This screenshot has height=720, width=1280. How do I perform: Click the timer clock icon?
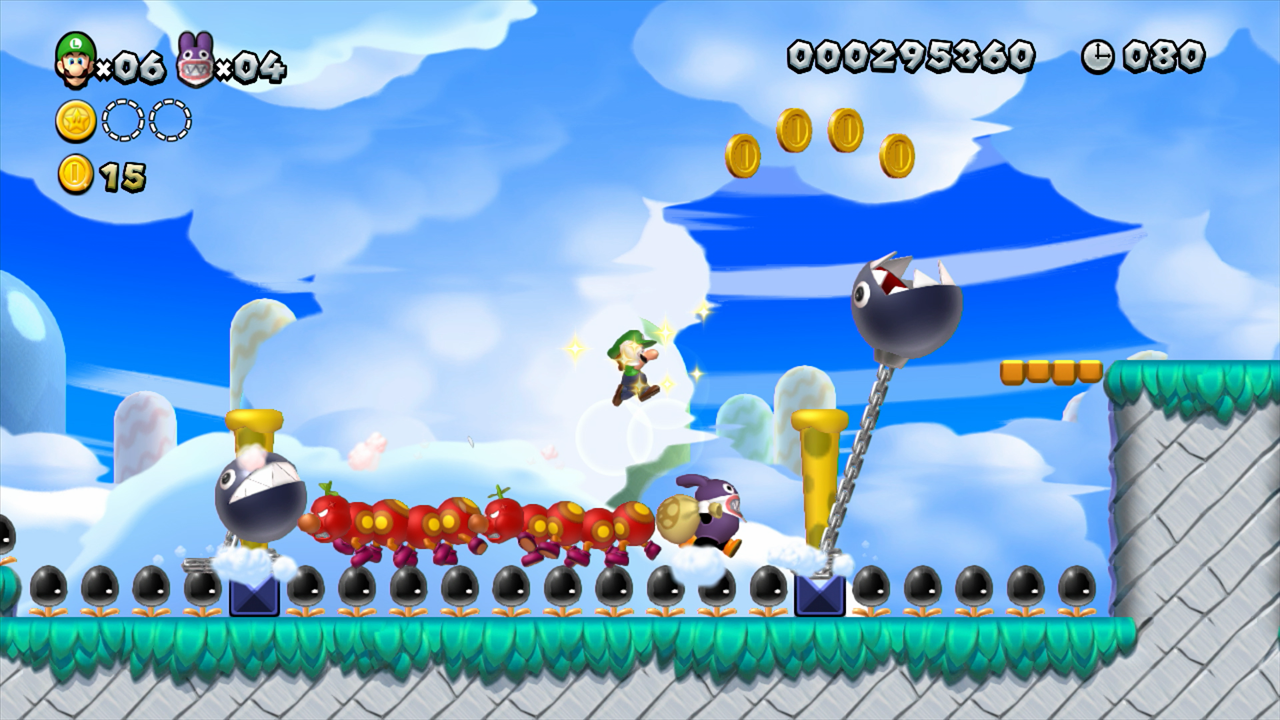click(x=1097, y=56)
